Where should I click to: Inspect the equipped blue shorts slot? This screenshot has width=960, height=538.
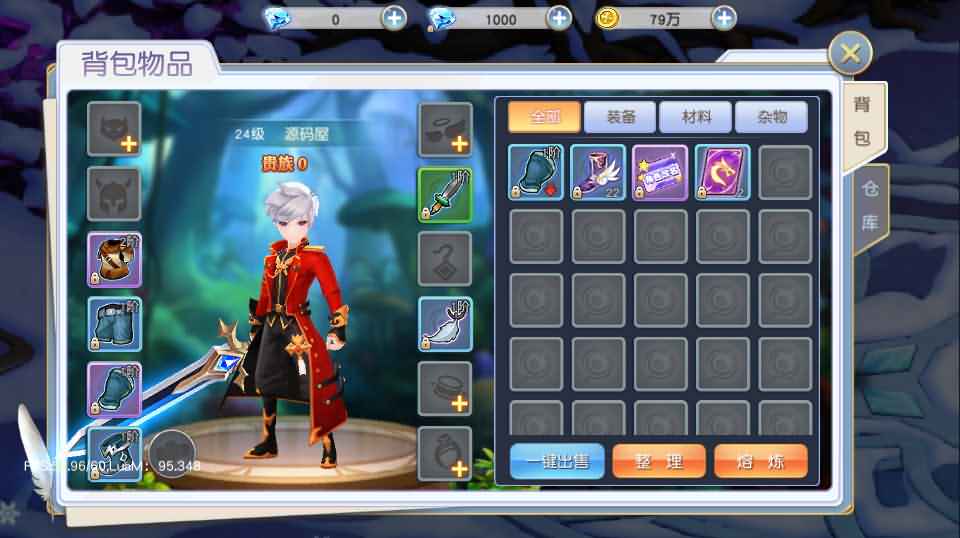[x=114, y=324]
